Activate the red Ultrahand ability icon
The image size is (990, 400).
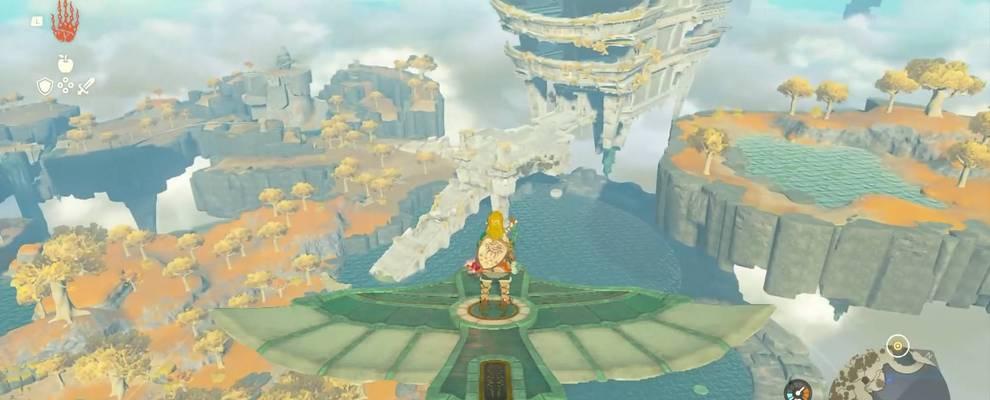64,20
